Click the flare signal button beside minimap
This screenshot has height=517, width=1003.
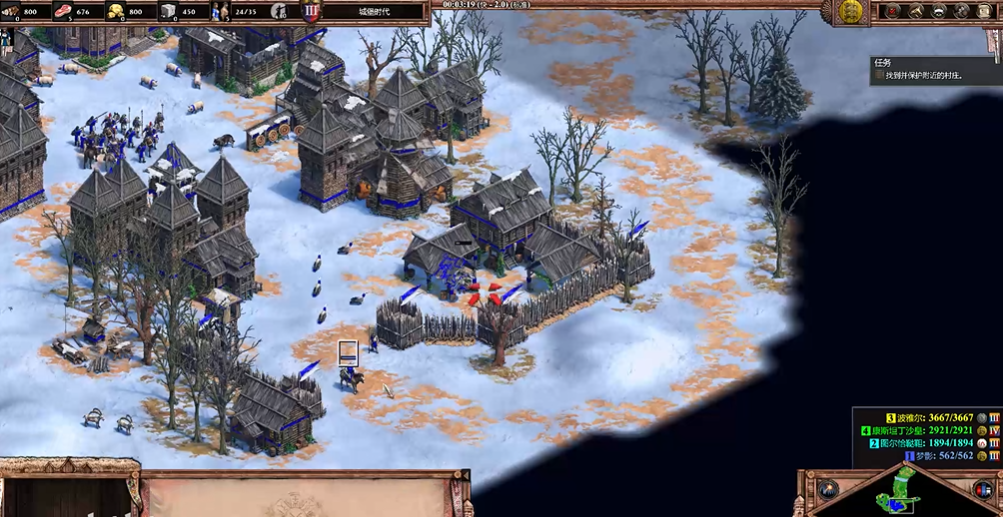tap(828, 489)
